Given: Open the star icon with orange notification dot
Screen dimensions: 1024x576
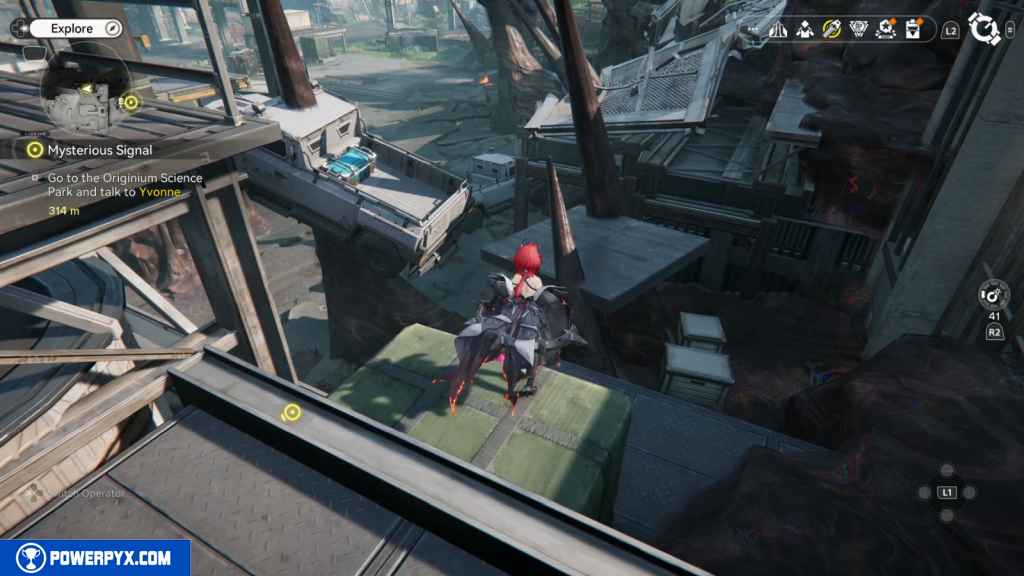Looking at the screenshot, I should point(886,30).
